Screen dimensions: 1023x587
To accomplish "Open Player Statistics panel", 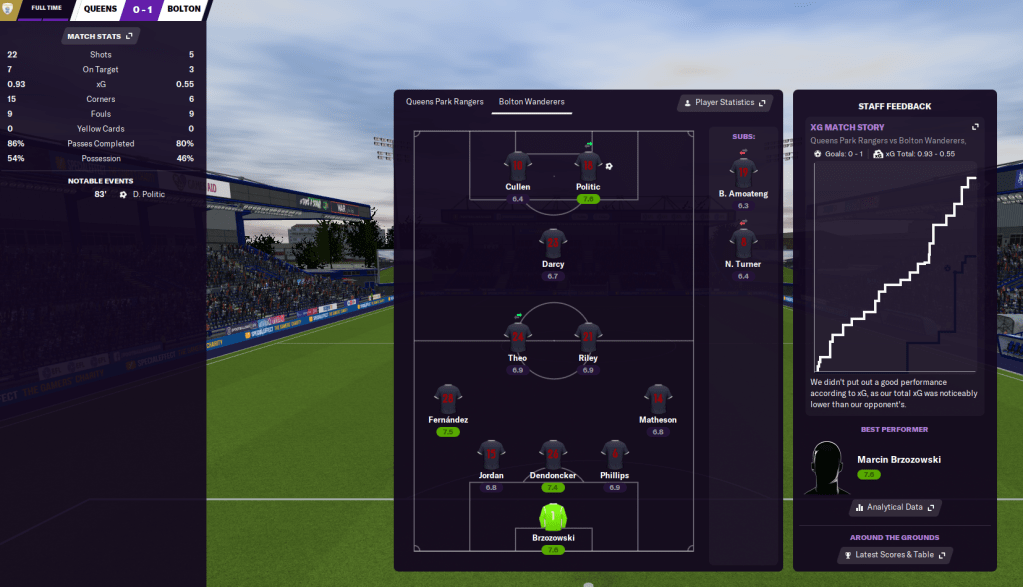I will (x=723, y=103).
